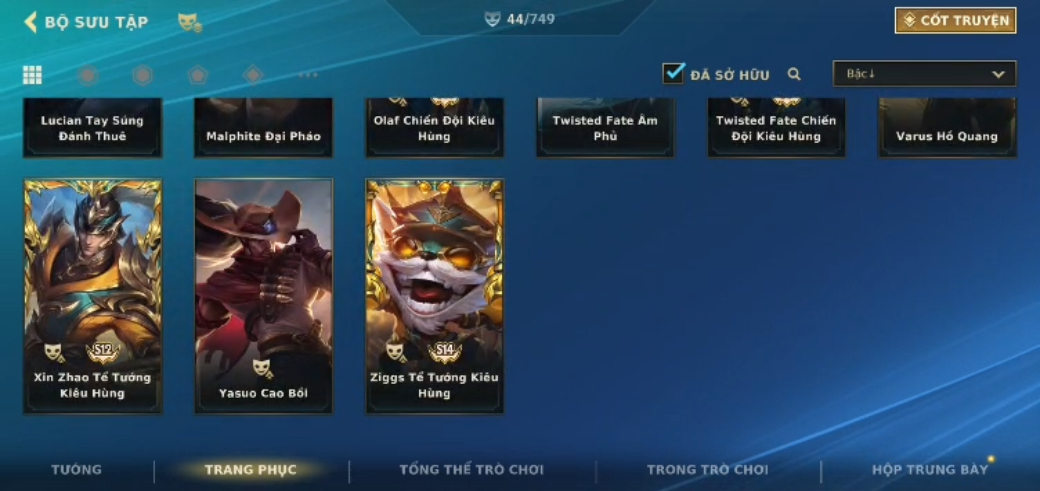Toggle the Đã Sở Hữu checkbox
1040x491 pixels.
click(674, 73)
